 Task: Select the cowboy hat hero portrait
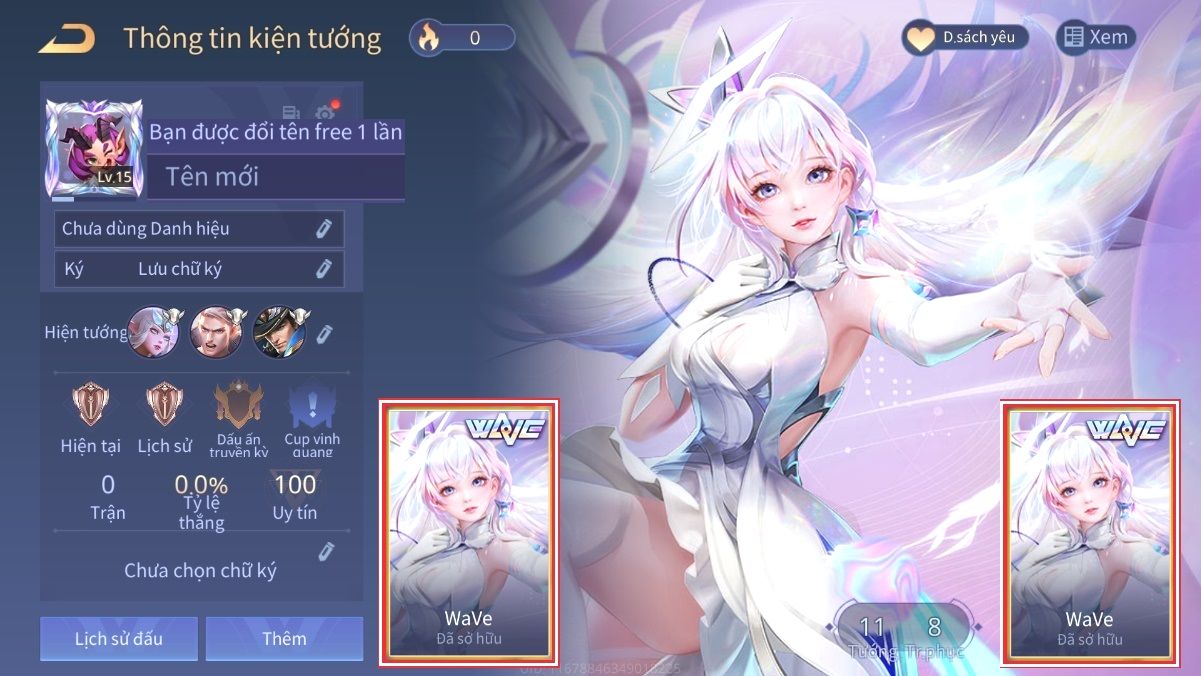[276, 332]
